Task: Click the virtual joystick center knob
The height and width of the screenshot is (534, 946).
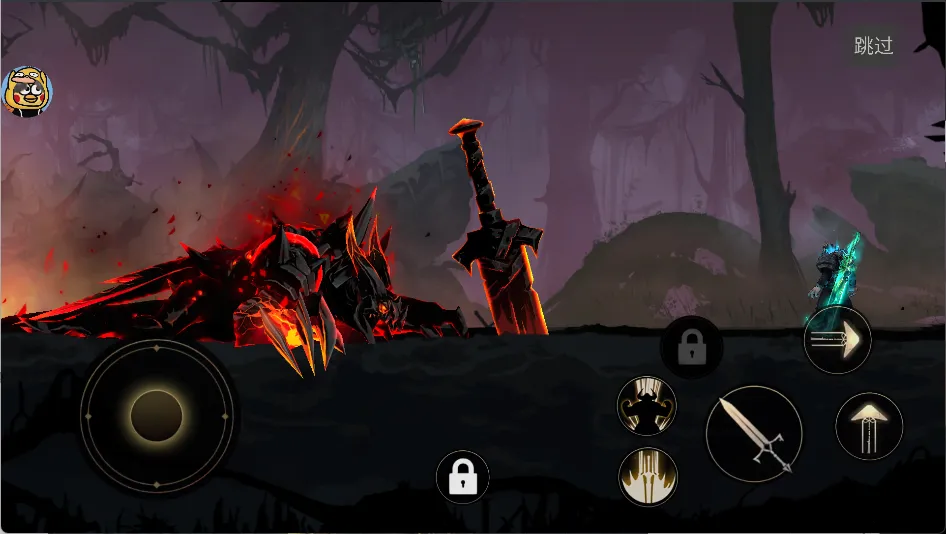Action: click(156, 416)
